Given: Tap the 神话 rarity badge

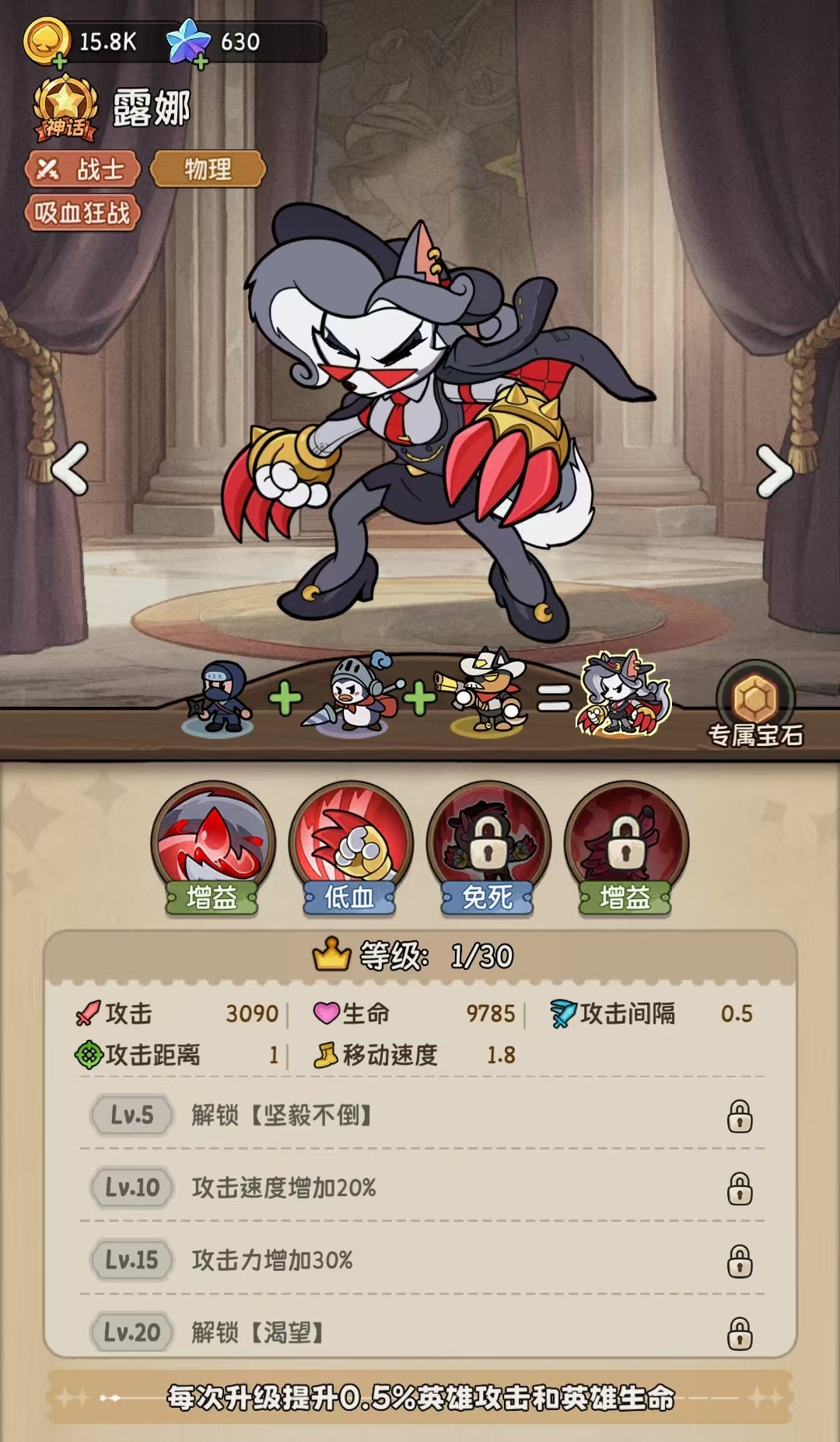Looking at the screenshot, I should (65, 109).
